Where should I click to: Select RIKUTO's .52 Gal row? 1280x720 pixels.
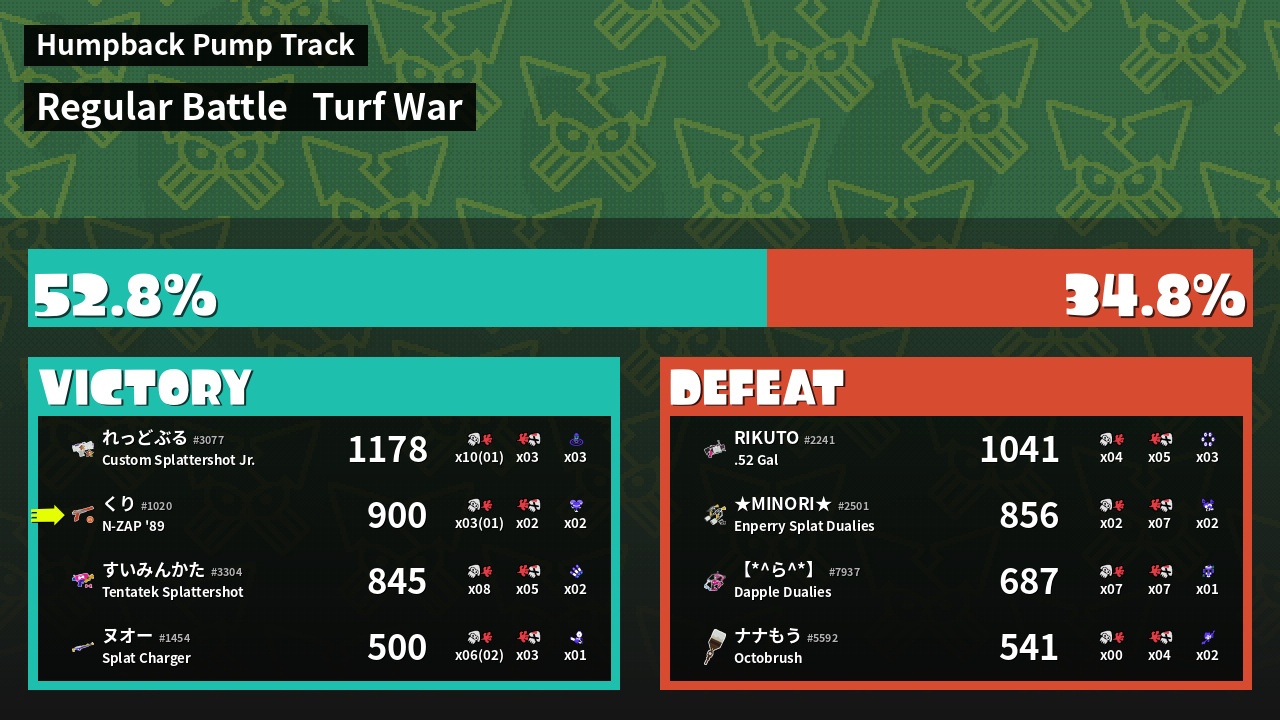(956, 449)
